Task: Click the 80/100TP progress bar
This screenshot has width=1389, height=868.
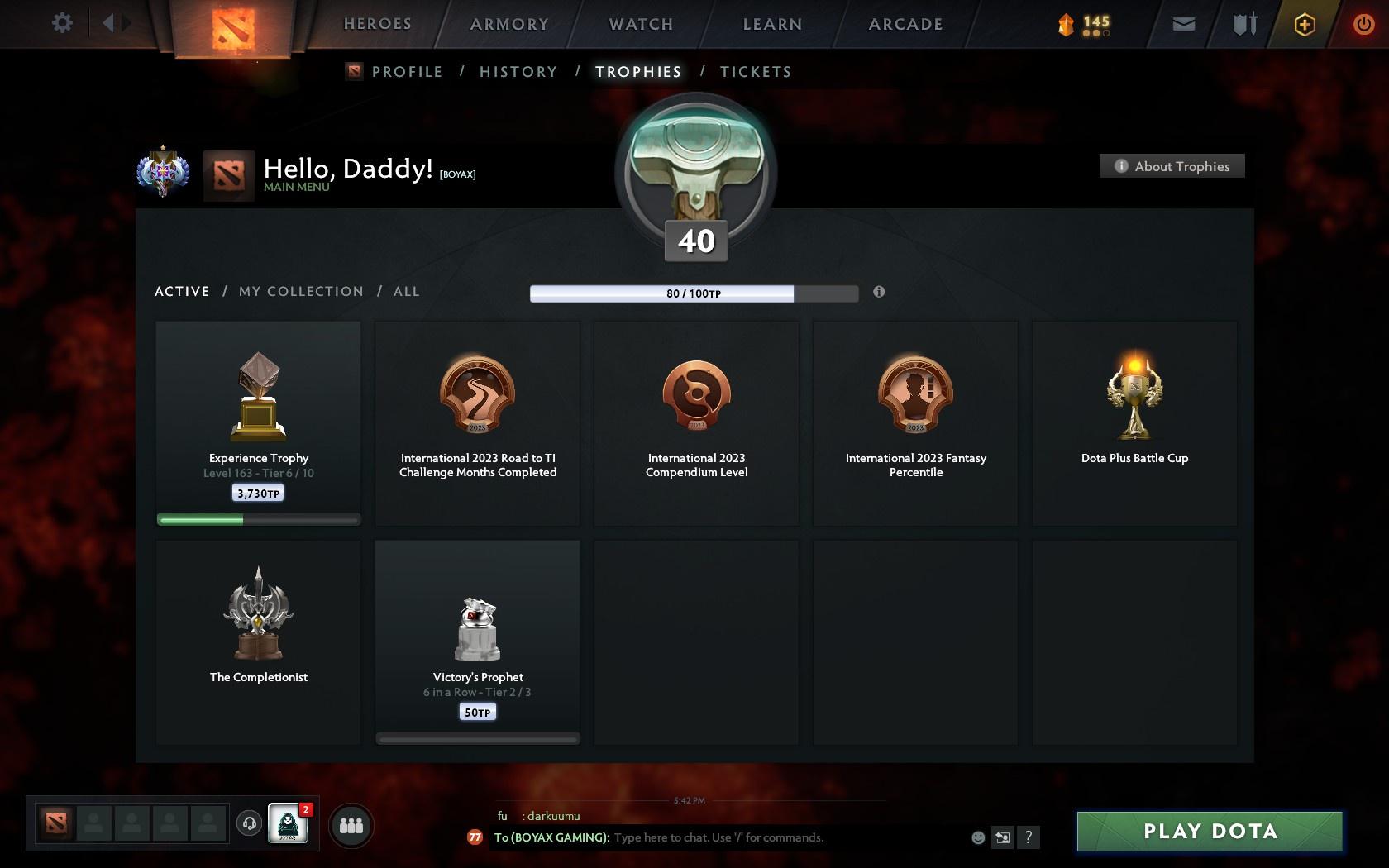Action: coord(694,293)
